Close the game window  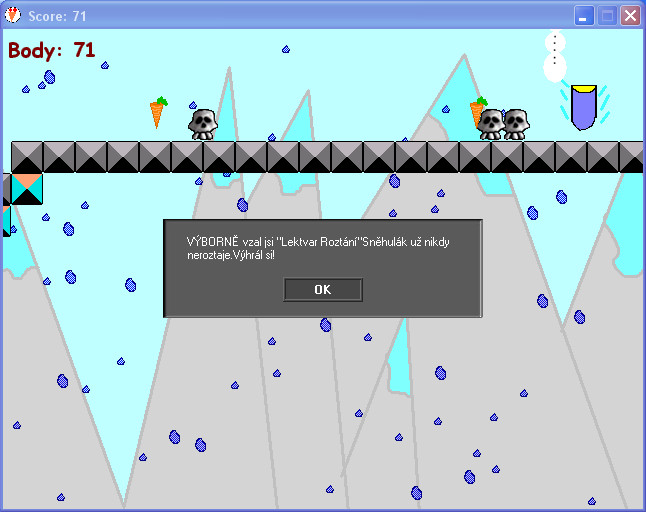(x=630, y=16)
